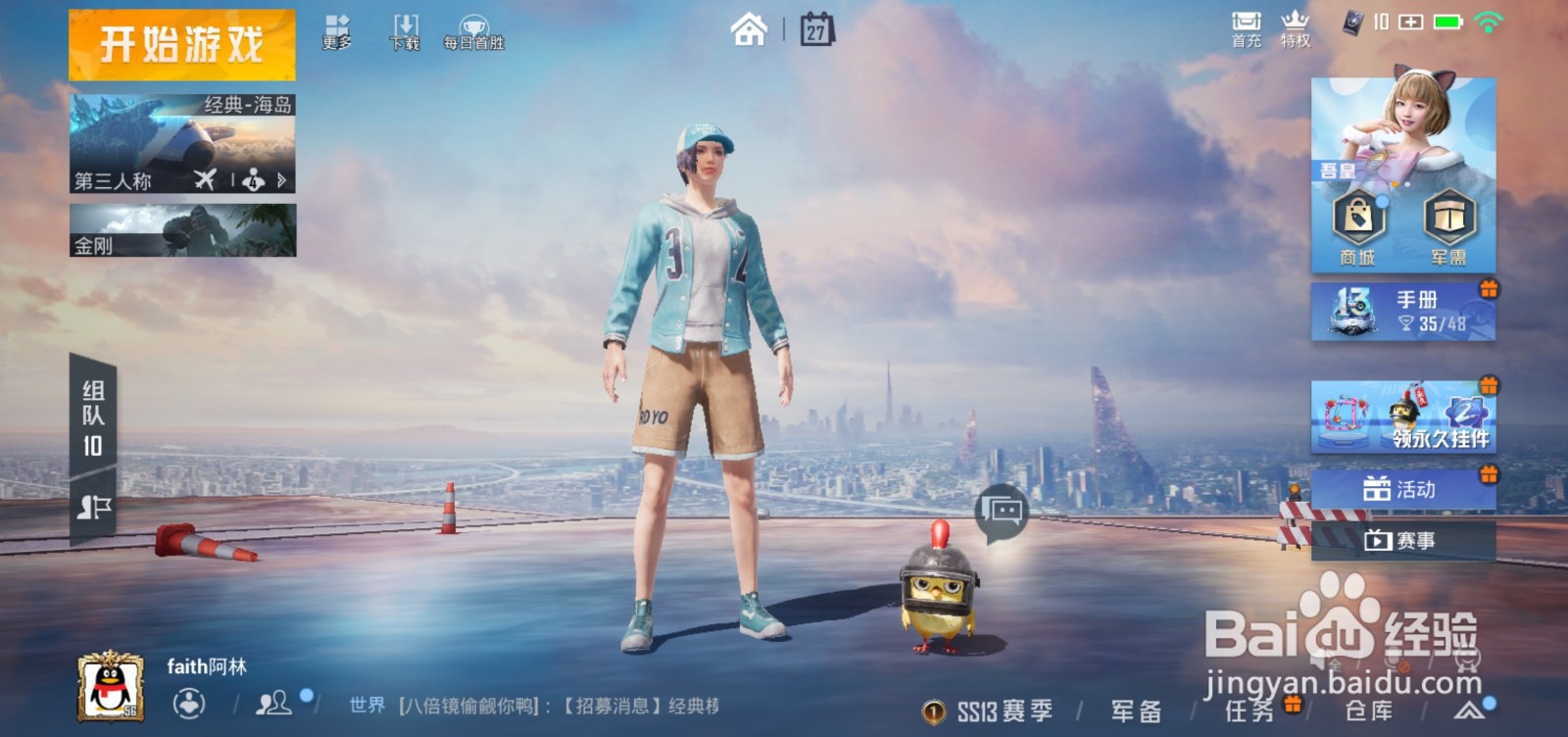Click the home icon at top center
Screen dimensions: 1568x737
click(751, 29)
